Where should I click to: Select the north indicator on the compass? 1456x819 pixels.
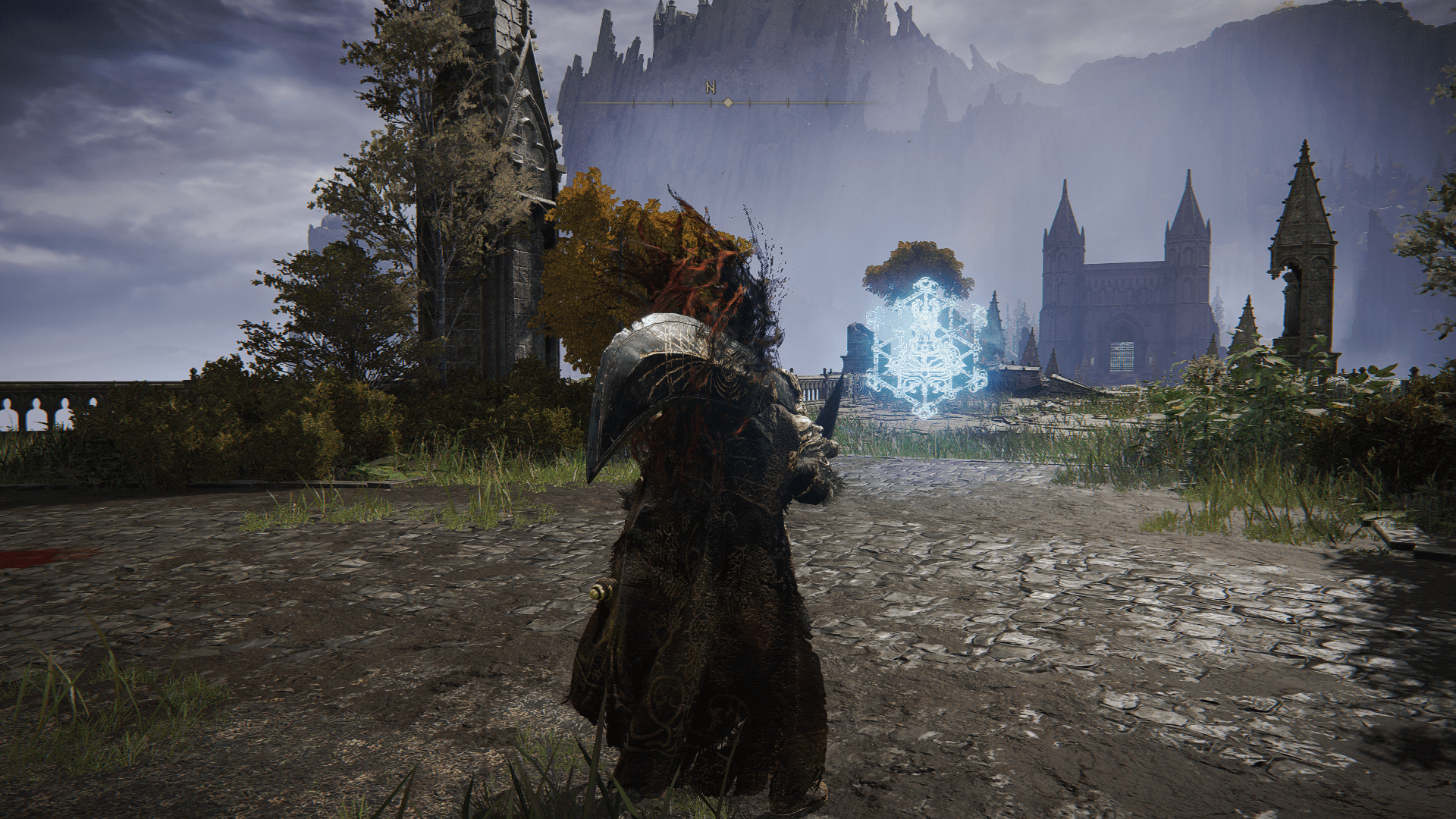[711, 87]
